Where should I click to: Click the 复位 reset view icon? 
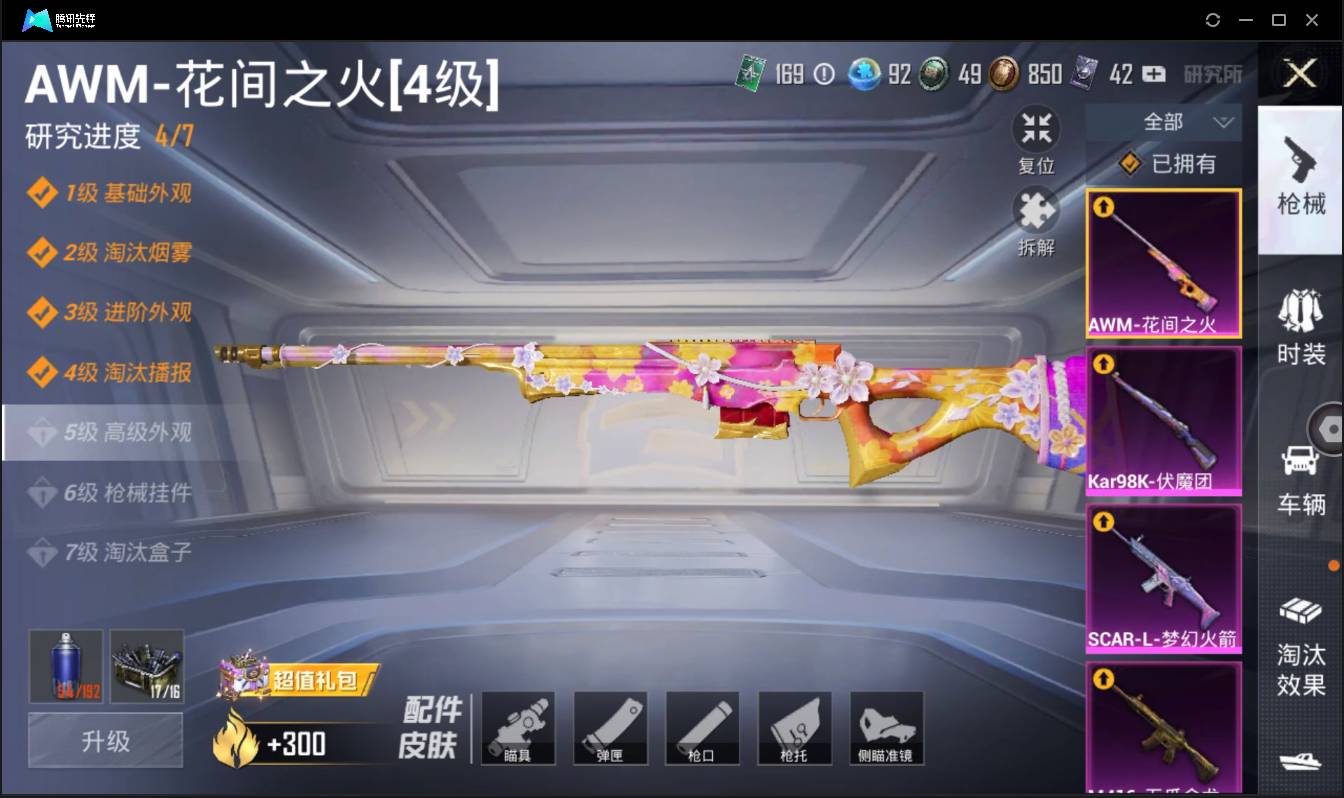point(1036,128)
